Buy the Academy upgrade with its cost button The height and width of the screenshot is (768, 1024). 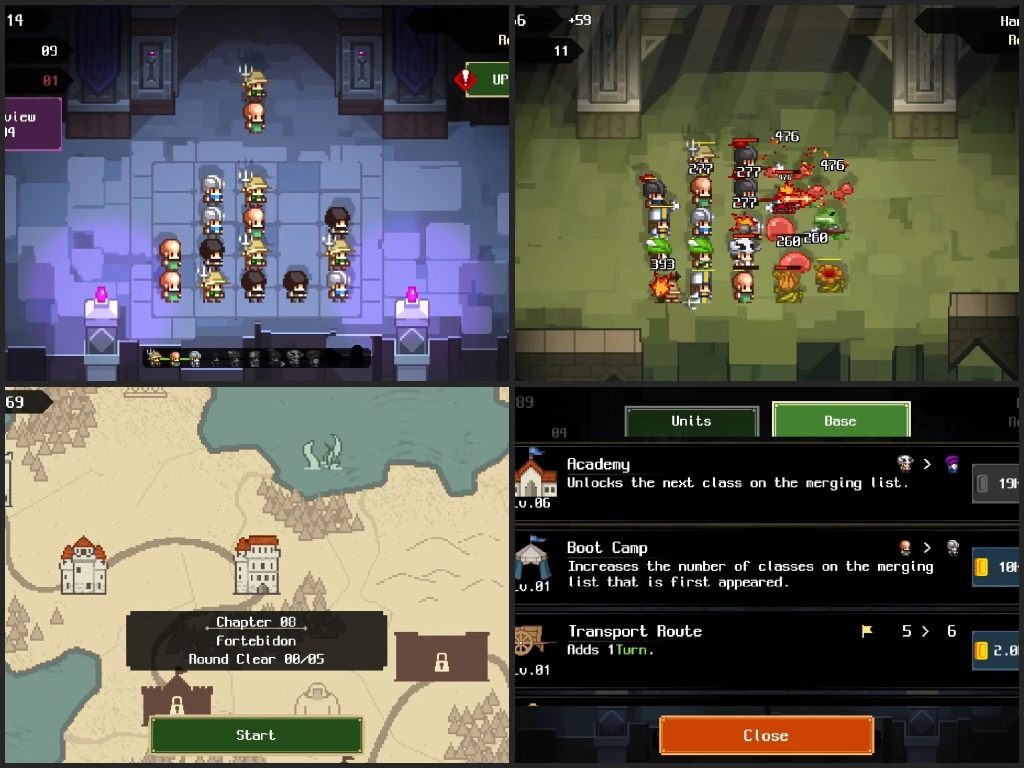[997, 484]
